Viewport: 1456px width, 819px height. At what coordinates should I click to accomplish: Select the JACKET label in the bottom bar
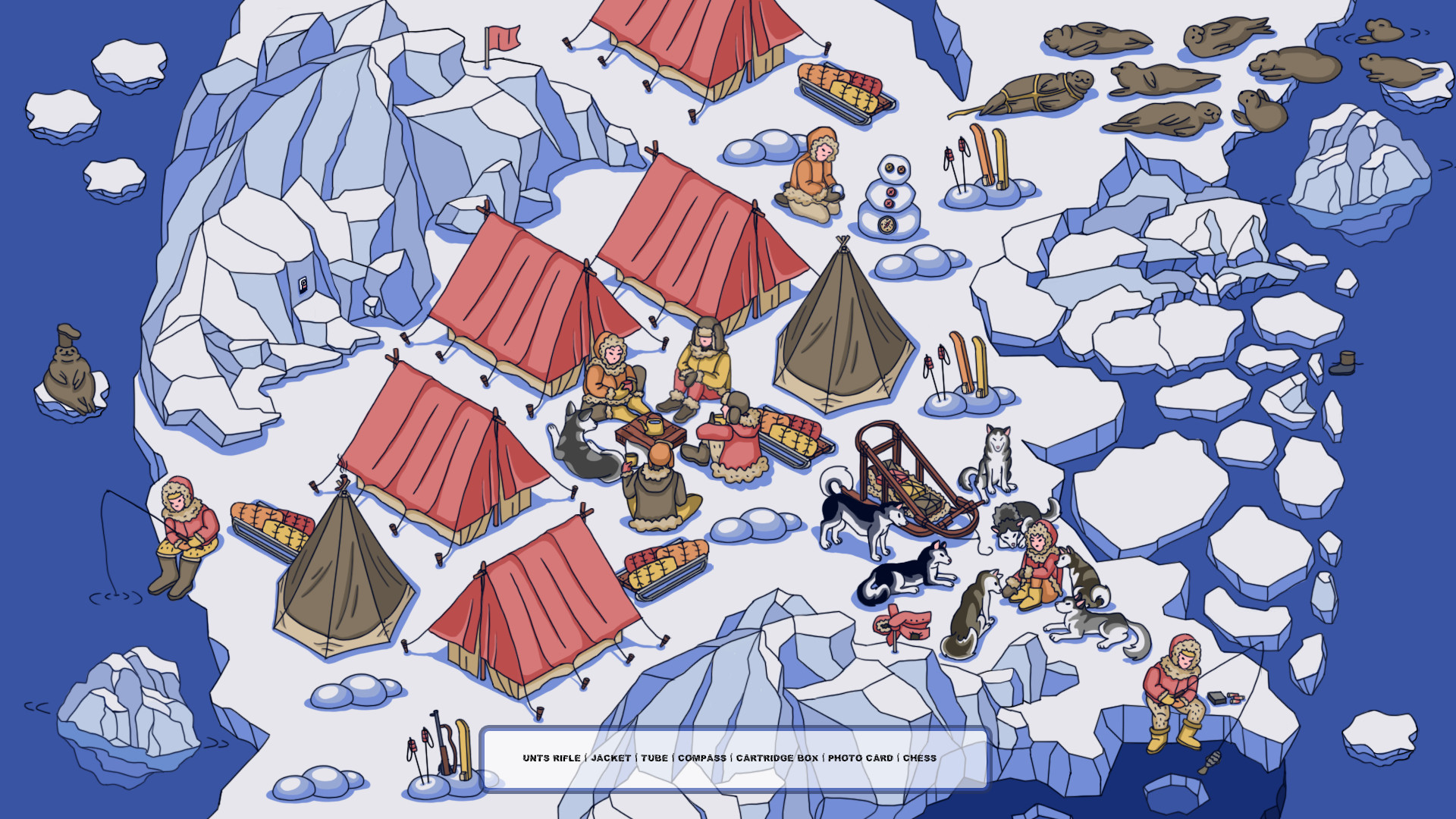614,758
